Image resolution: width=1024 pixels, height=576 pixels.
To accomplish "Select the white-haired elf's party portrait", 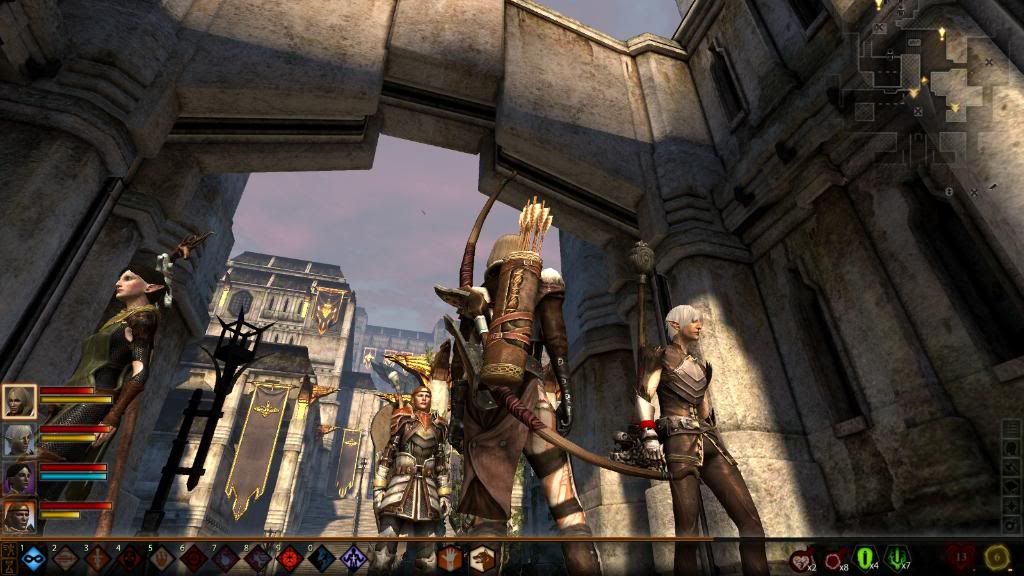I will 21,440.
